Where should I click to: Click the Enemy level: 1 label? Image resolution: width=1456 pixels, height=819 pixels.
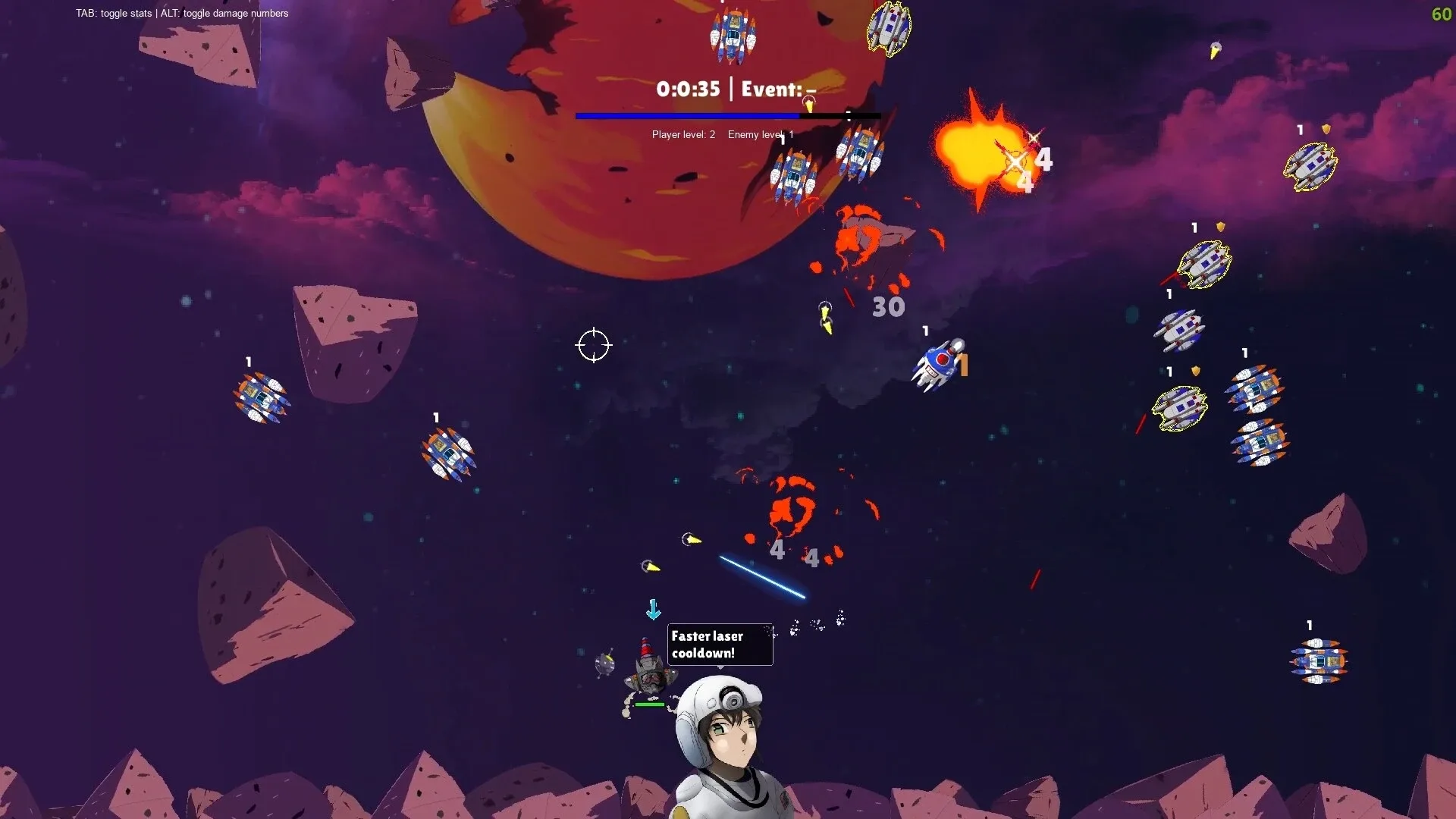(761, 134)
